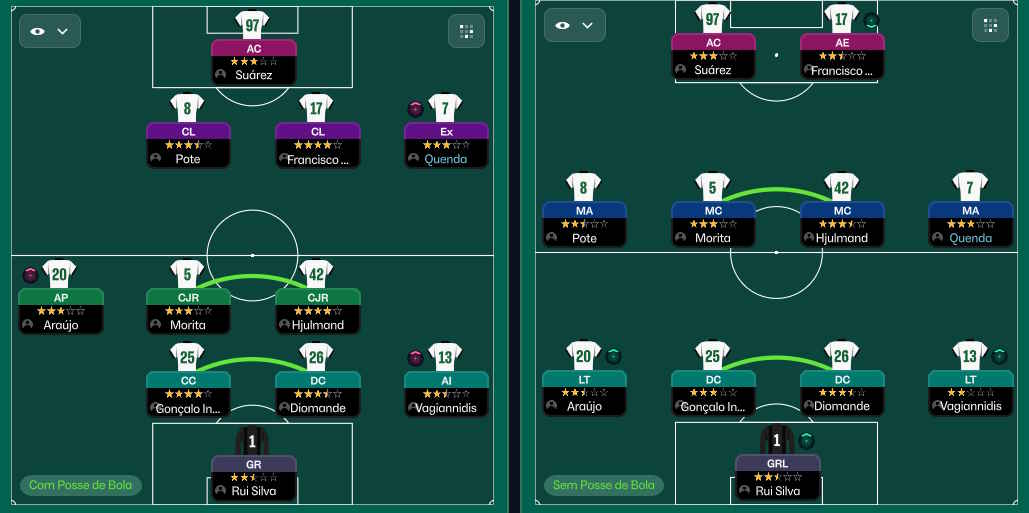1029x513 pixels.
Task: Select Suárez's AC card in the Com Posse de Bola pitch
Action: click(253, 61)
